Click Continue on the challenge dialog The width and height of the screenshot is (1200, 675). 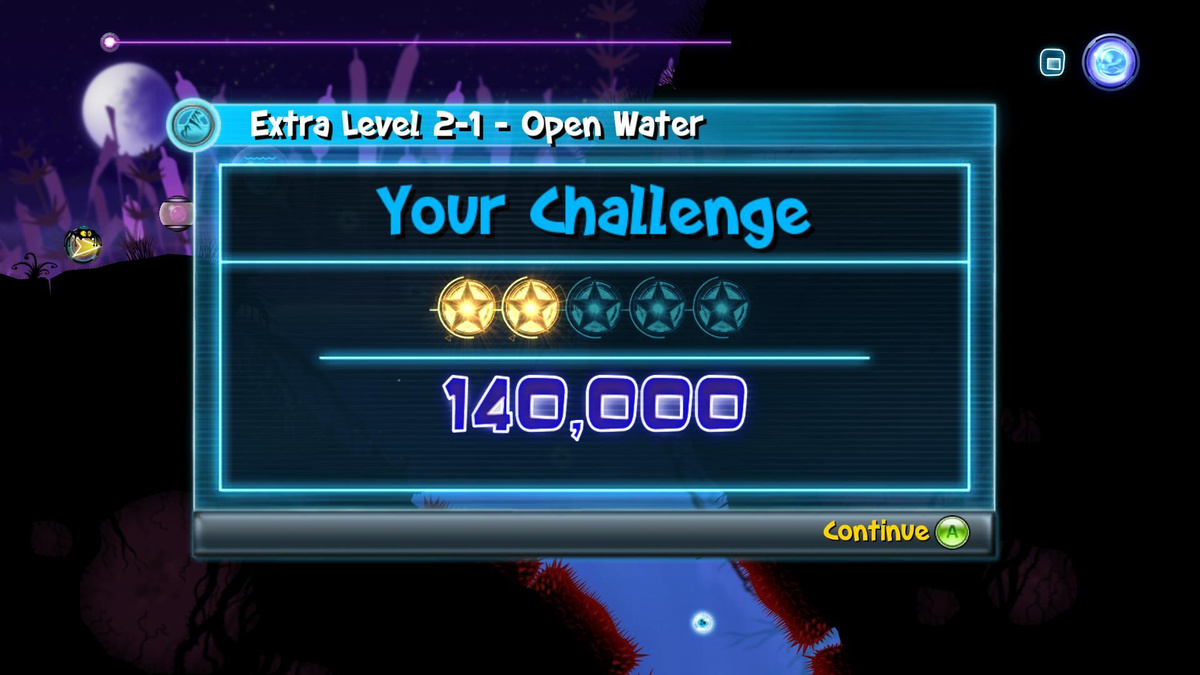click(x=895, y=532)
